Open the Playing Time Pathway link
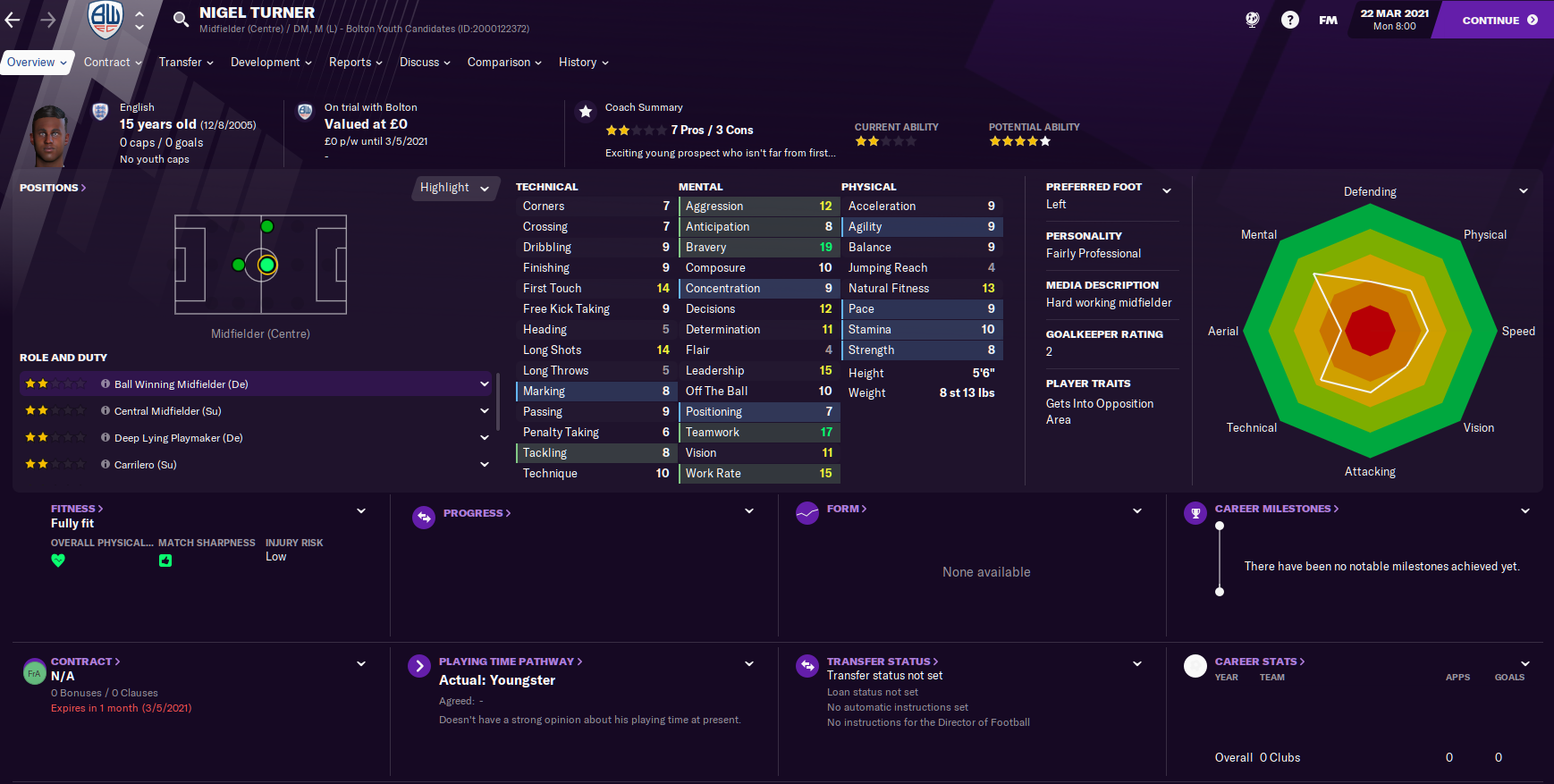 (510, 662)
